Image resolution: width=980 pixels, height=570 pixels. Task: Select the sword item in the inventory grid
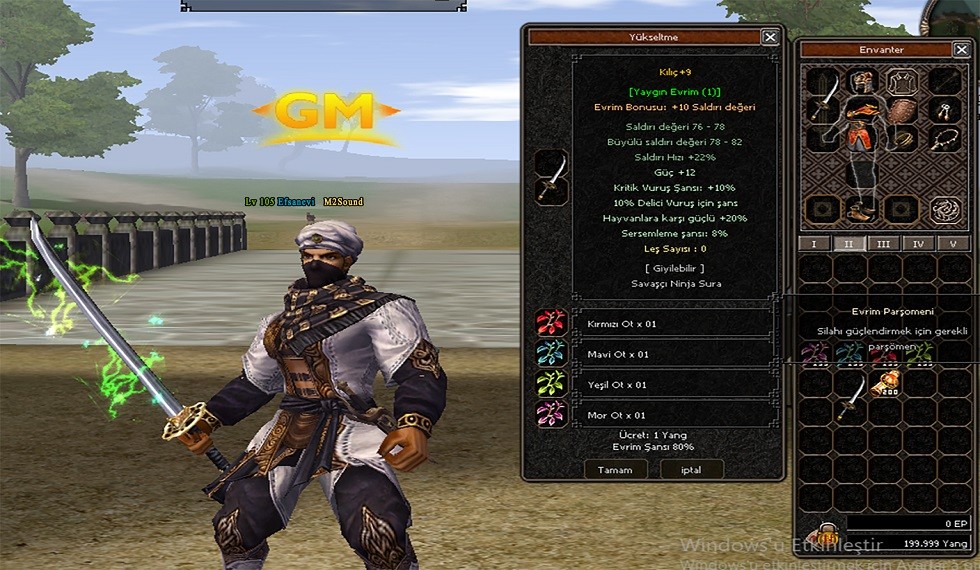coord(850,397)
